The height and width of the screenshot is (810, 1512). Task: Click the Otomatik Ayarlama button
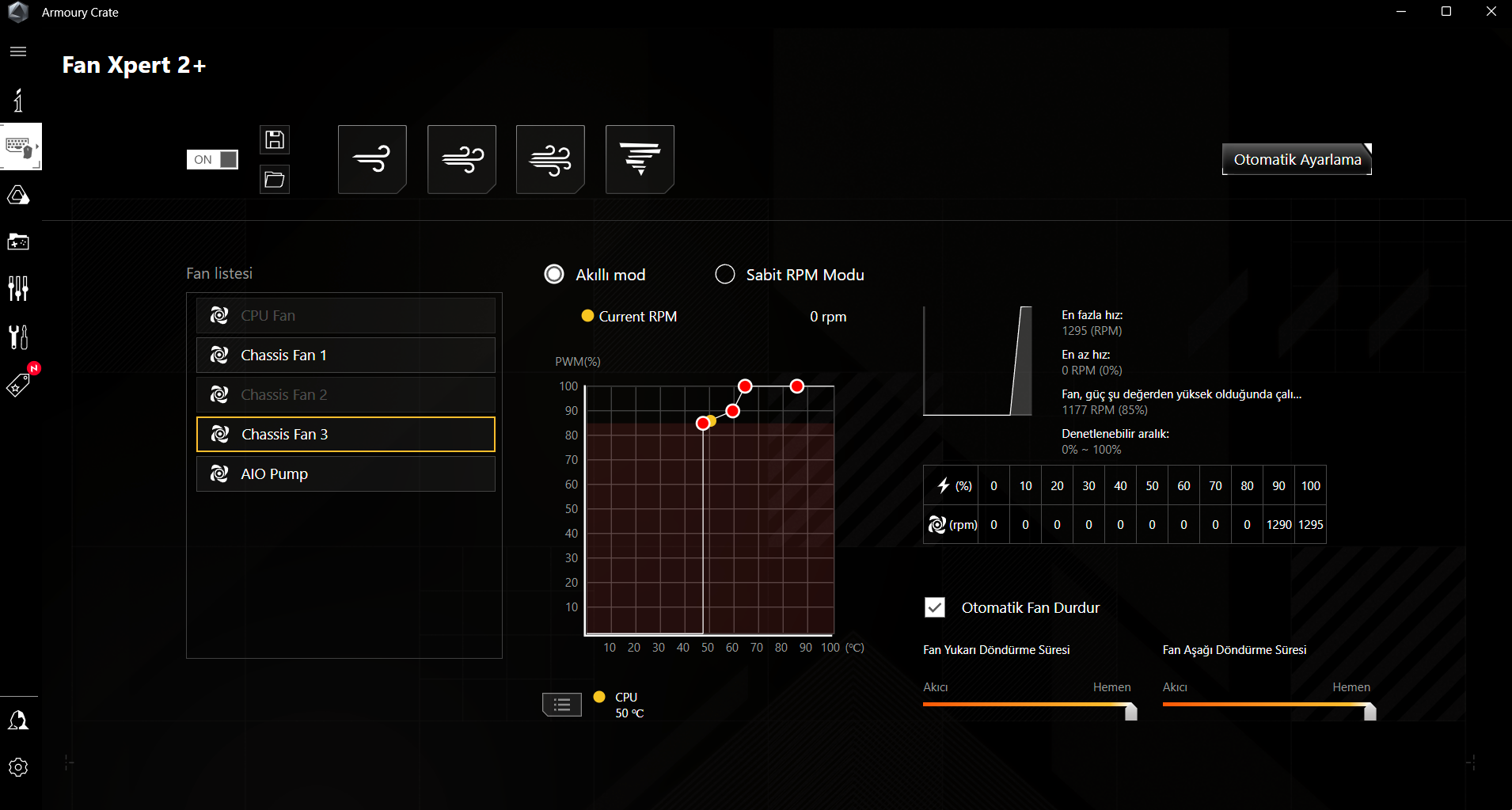click(x=1297, y=159)
